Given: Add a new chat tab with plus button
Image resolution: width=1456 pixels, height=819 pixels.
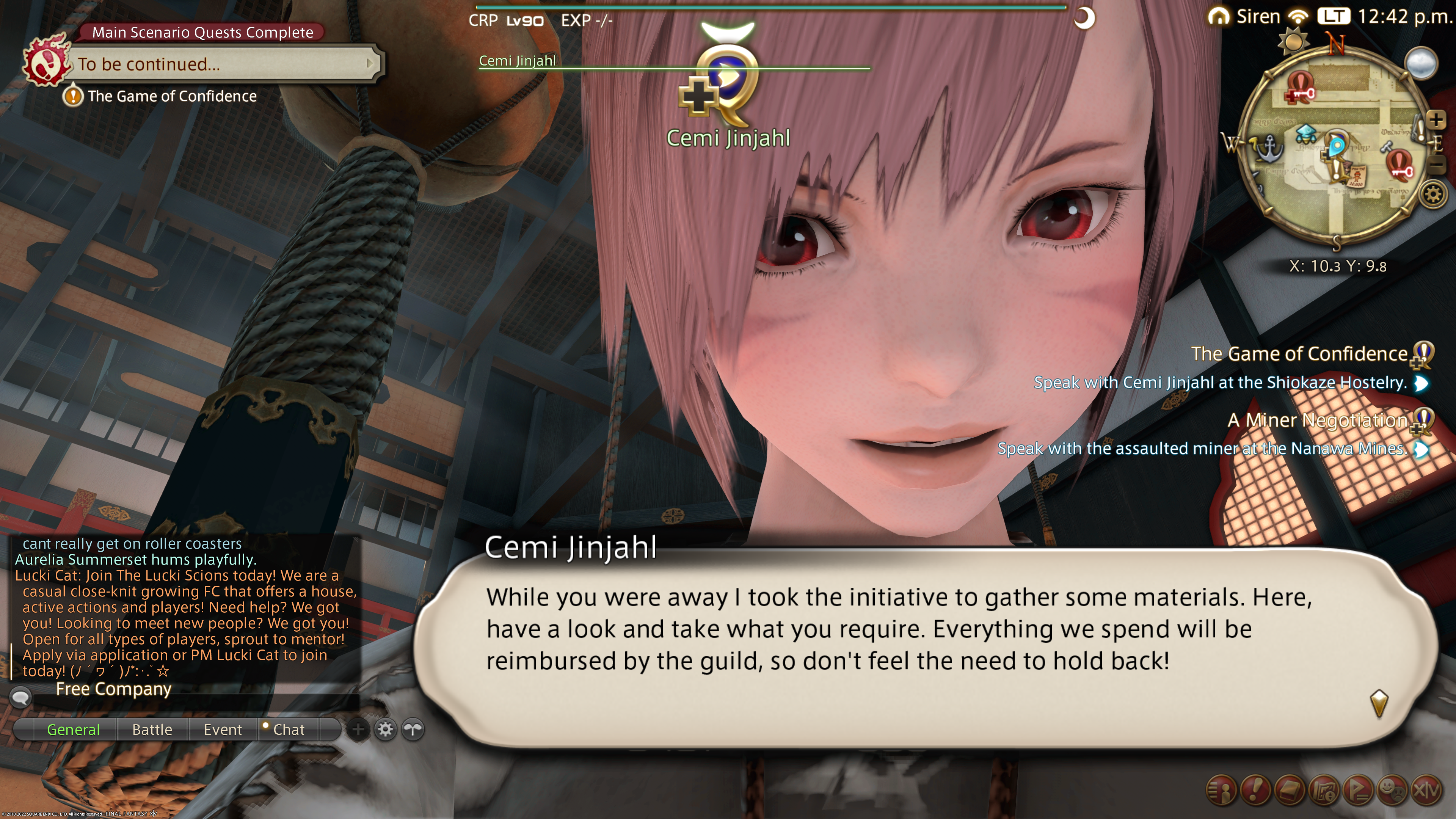Looking at the screenshot, I should tap(358, 729).
